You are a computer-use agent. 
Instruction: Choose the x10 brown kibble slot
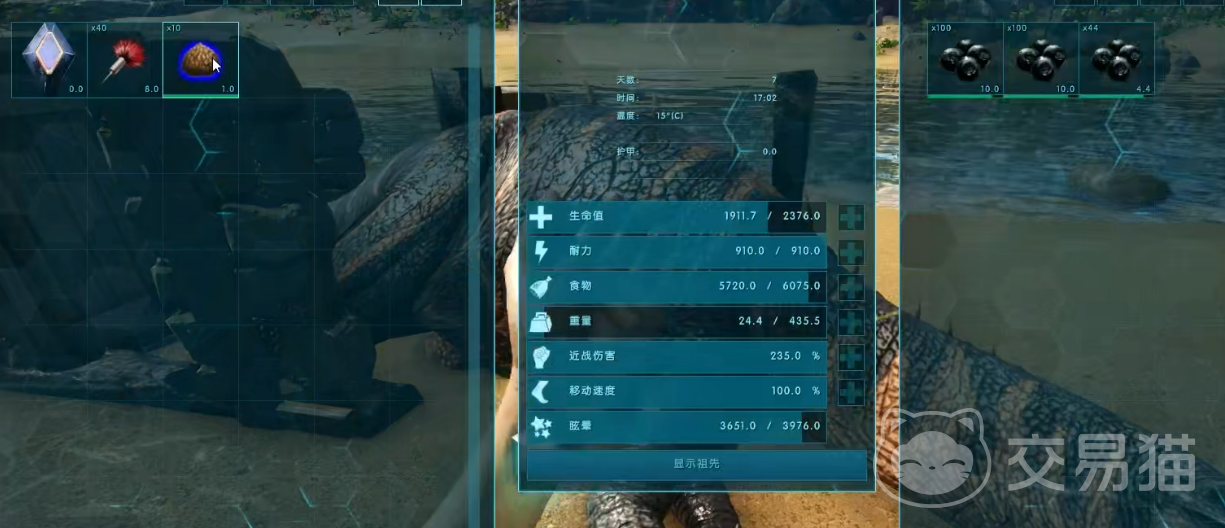tap(200, 59)
